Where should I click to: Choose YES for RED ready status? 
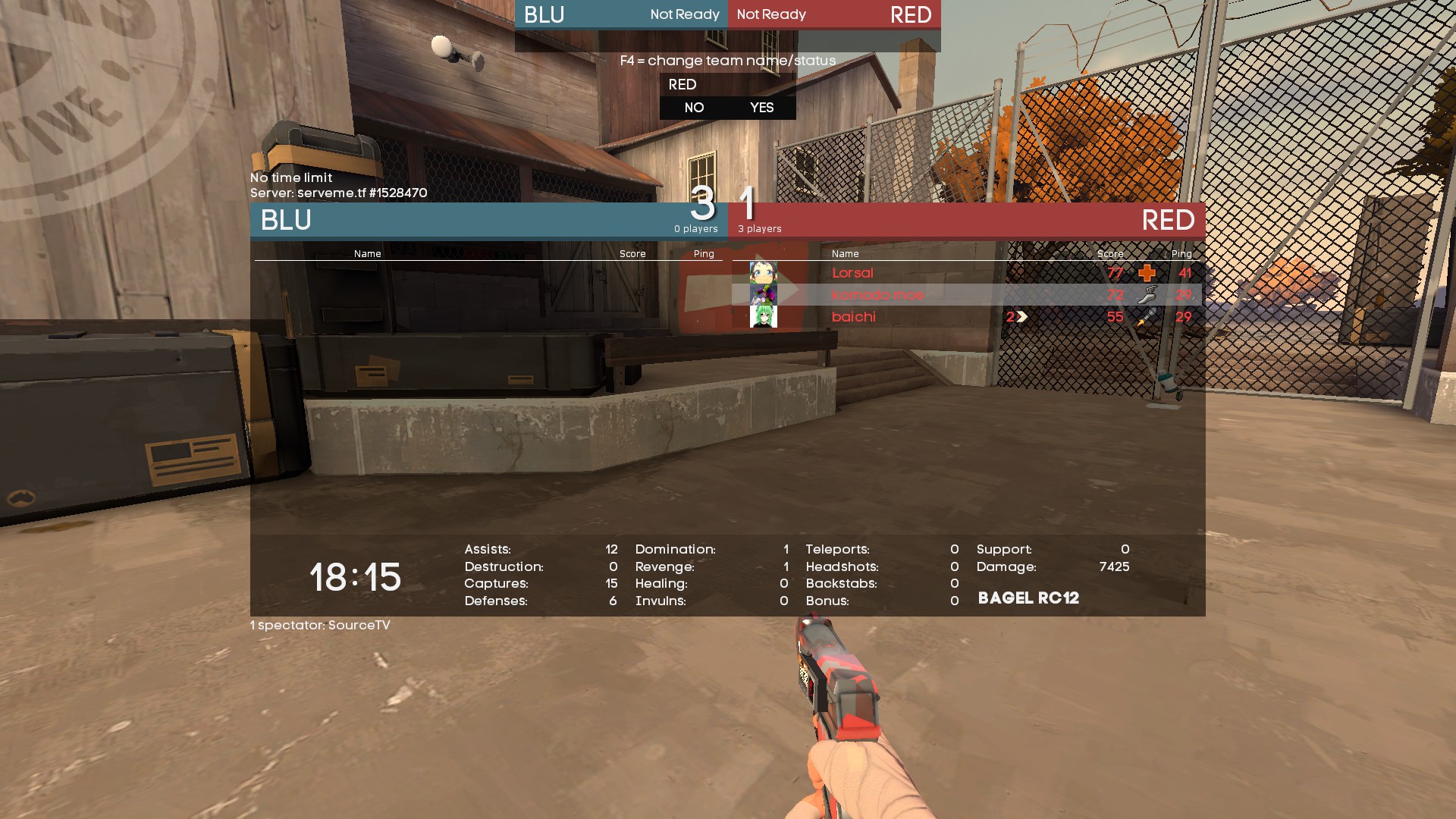click(761, 108)
